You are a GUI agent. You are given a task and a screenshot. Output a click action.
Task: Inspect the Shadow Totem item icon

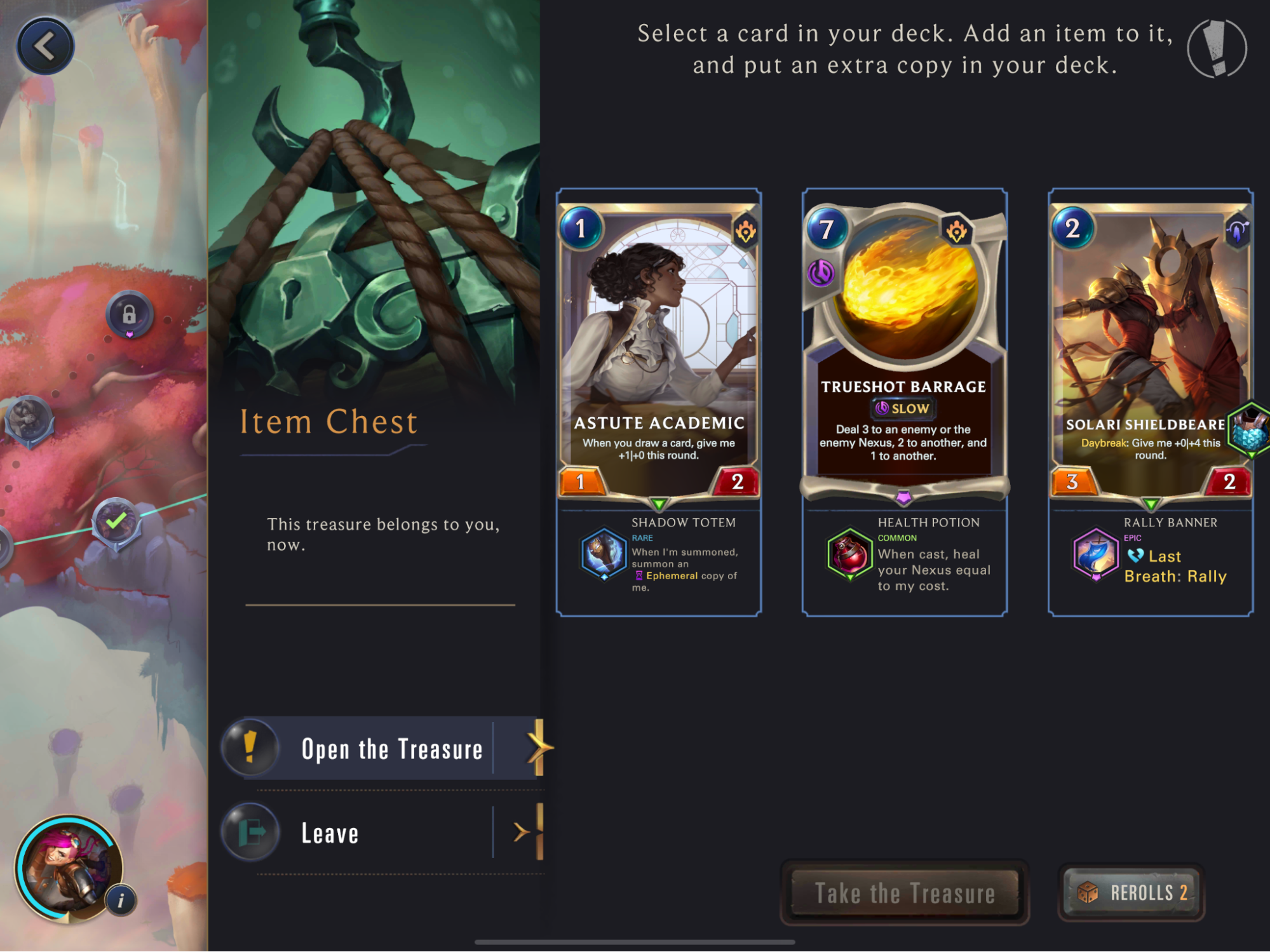tap(604, 554)
